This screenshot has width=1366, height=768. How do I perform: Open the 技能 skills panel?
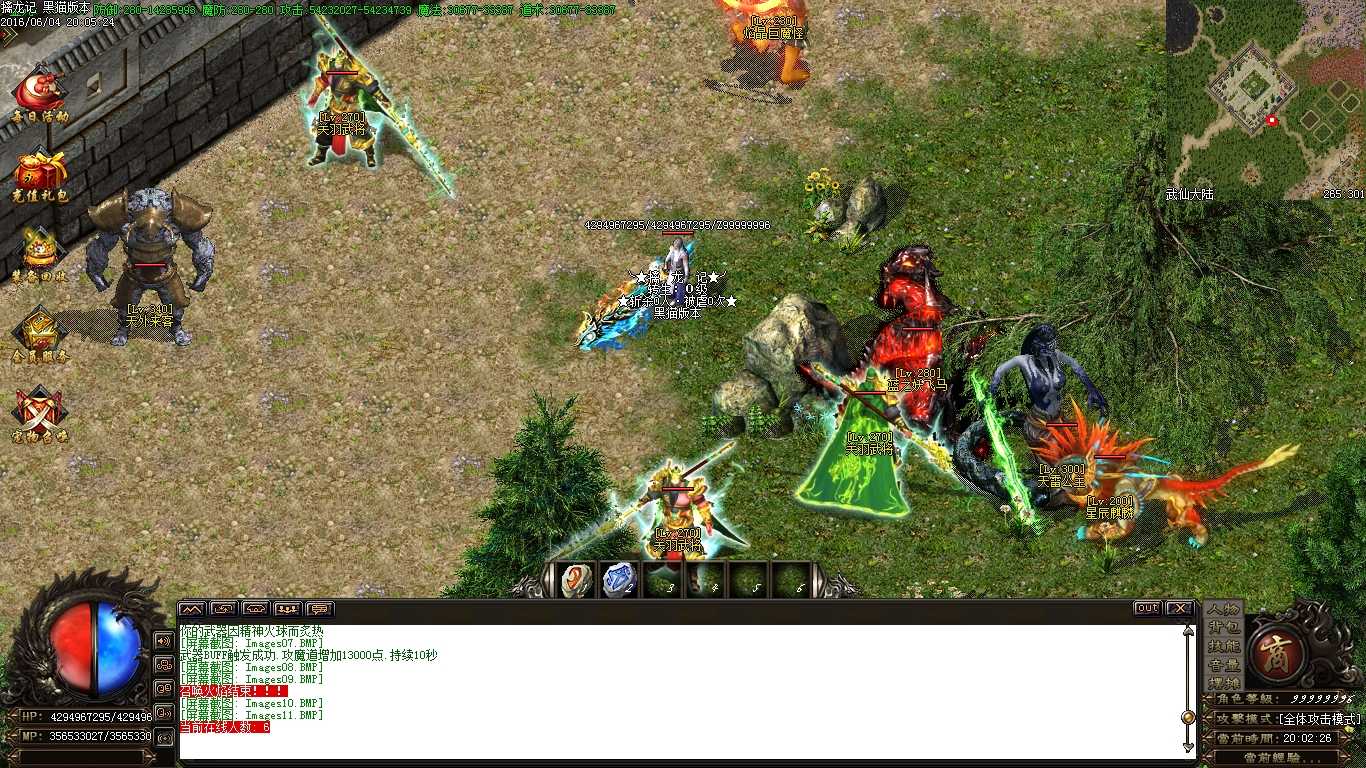(1223, 646)
